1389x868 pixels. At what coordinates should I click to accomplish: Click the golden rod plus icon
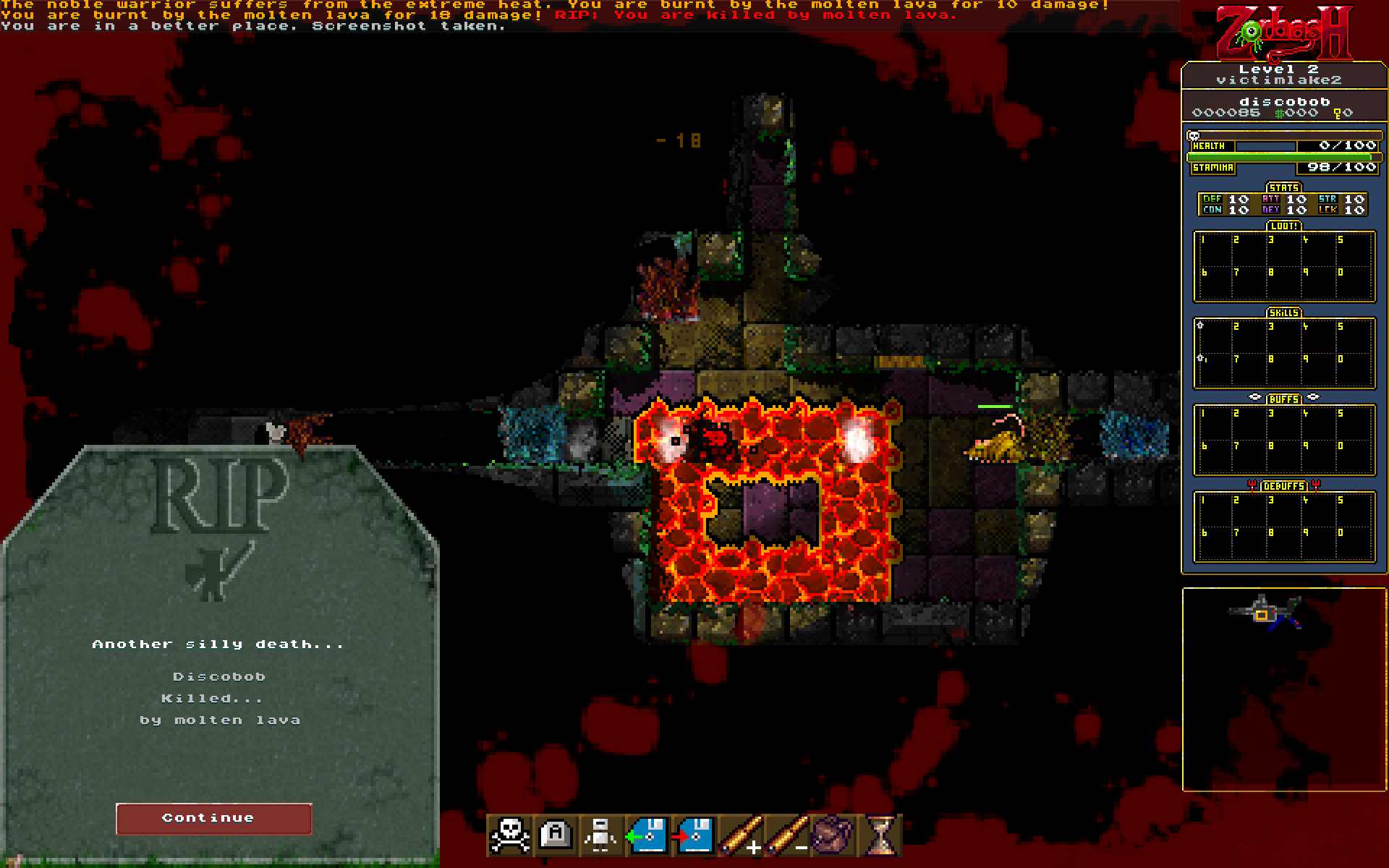click(x=739, y=835)
